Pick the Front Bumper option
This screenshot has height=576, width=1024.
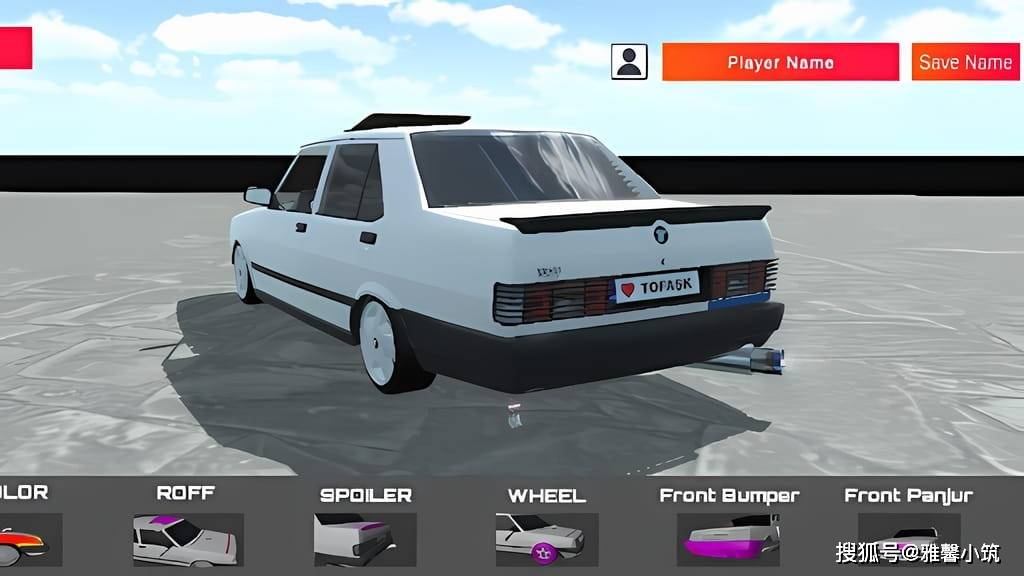[729, 539]
